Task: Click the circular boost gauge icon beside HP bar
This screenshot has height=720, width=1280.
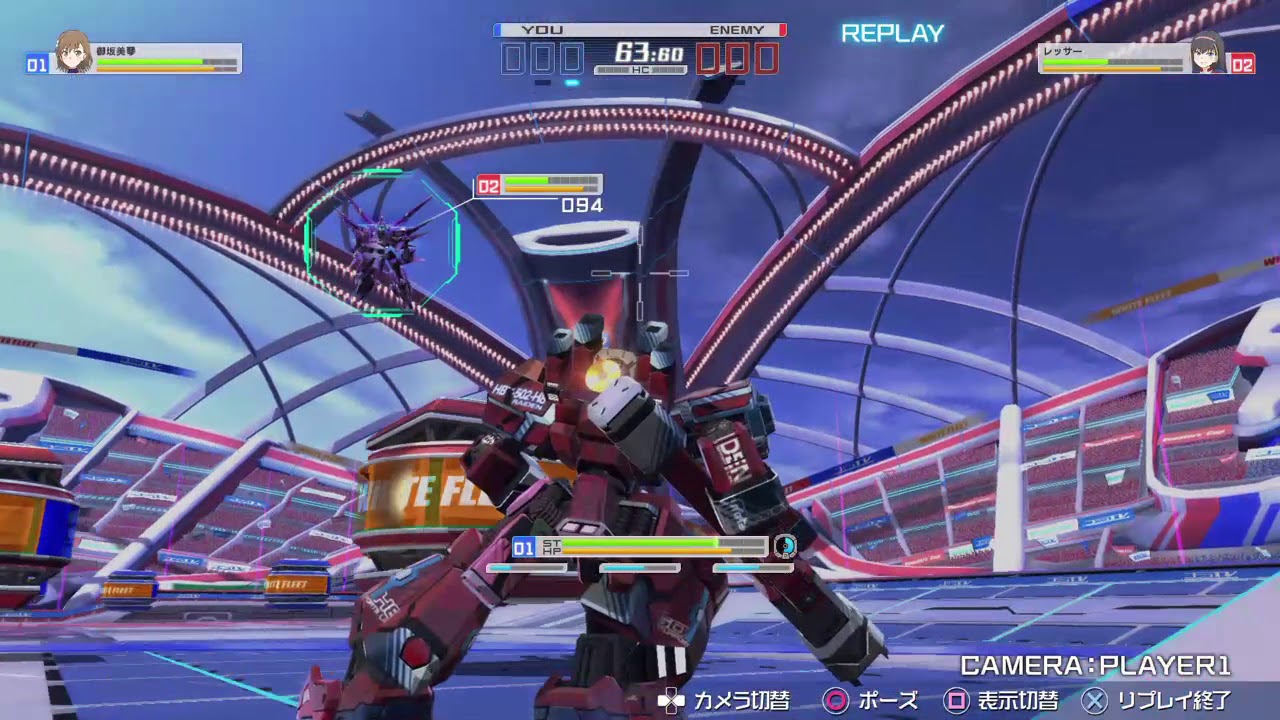Action: point(786,547)
